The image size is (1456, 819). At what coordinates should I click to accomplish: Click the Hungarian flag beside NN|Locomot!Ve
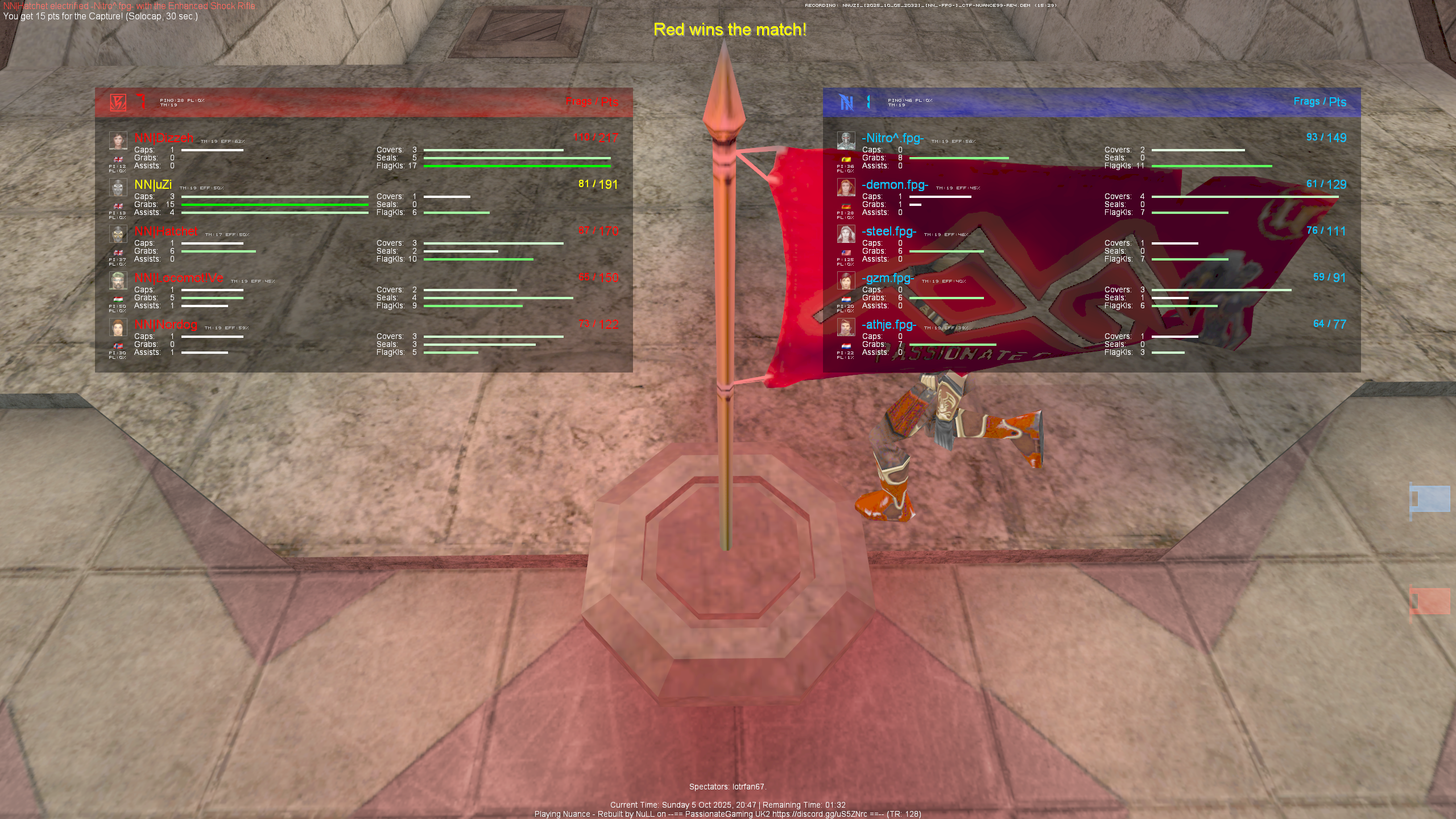tap(119, 297)
